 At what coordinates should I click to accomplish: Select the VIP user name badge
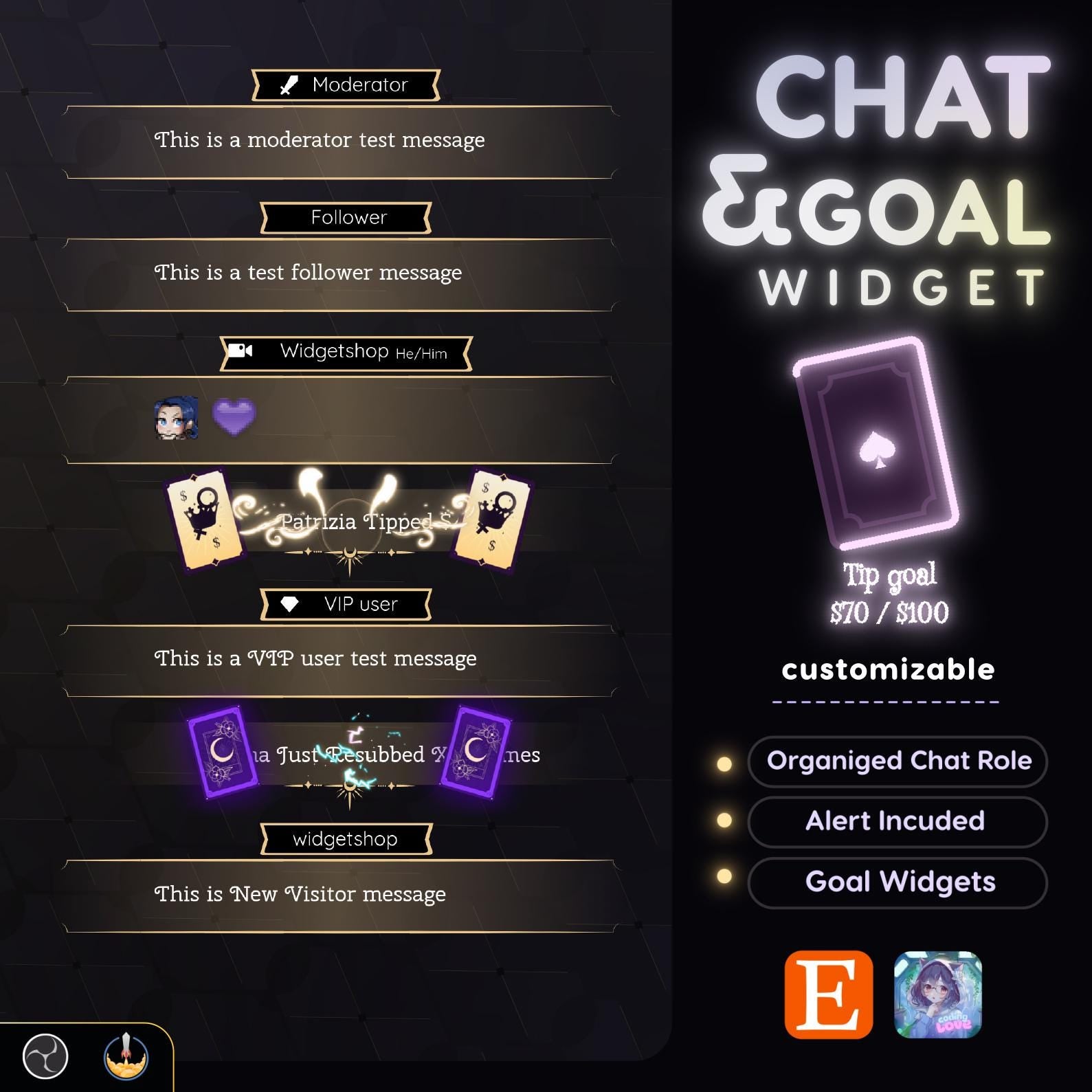coord(346,605)
